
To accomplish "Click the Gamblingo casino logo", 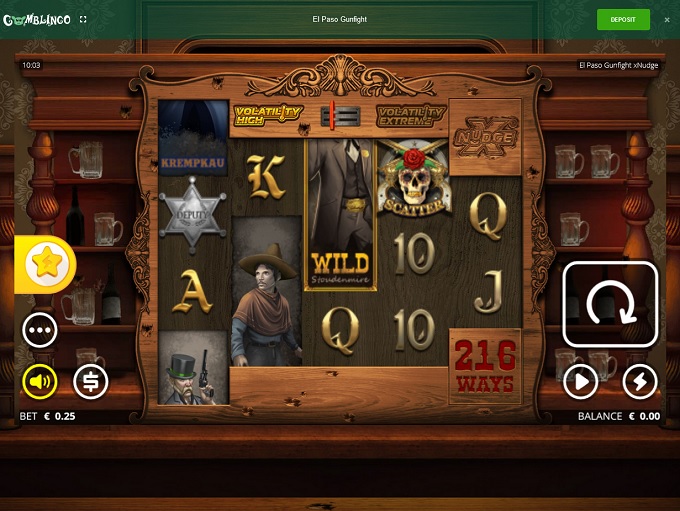I will (x=36, y=19).
